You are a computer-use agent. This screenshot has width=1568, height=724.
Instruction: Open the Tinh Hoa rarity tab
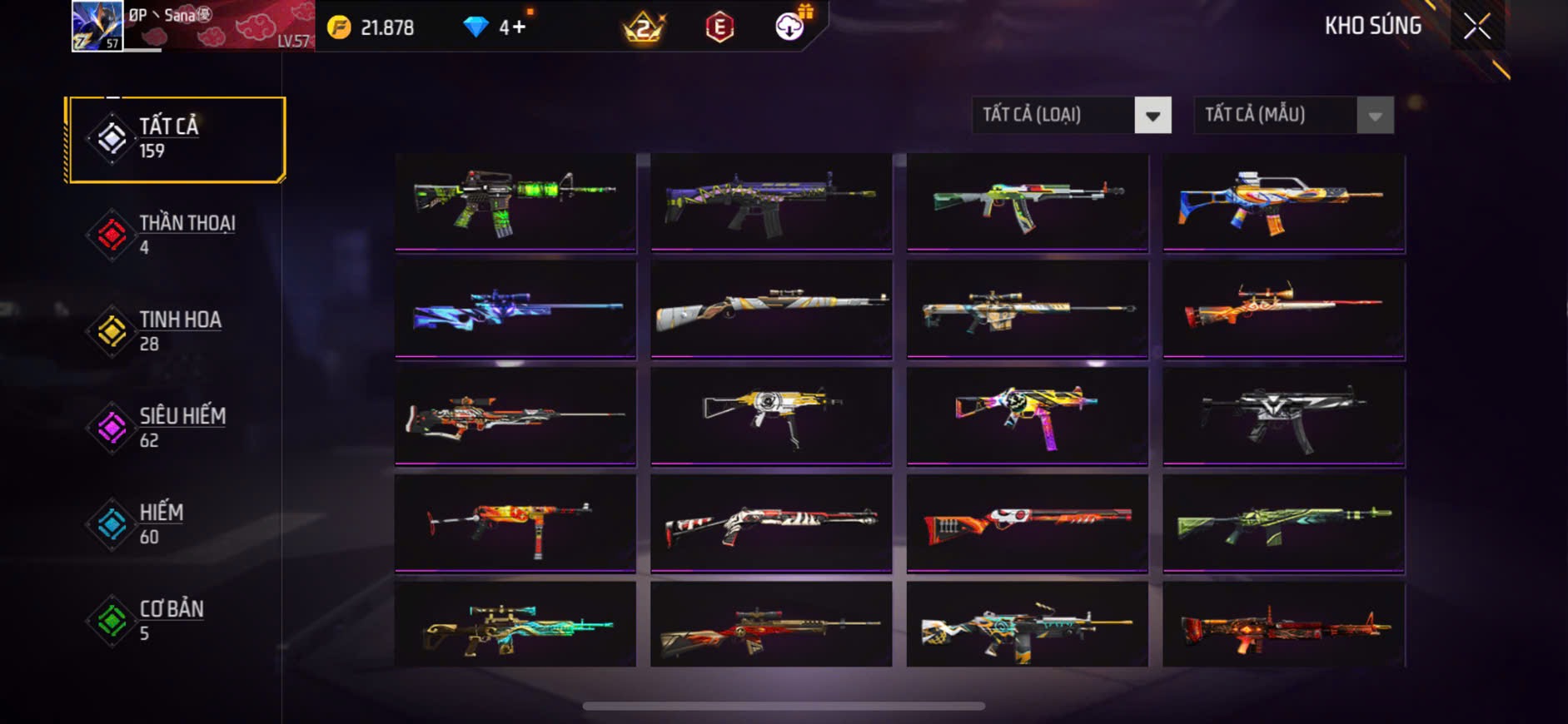[x=177, y=331]
